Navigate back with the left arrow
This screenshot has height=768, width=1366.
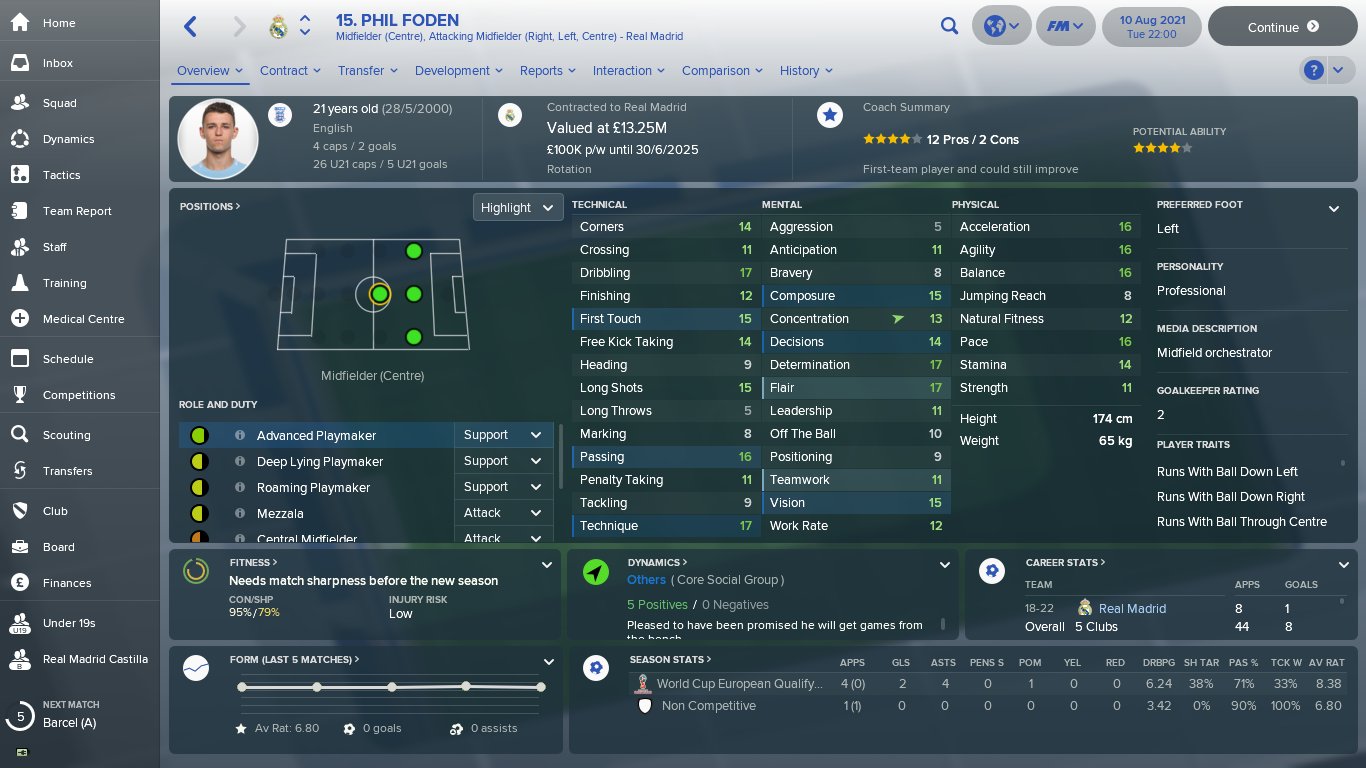pyautogui.click(x=191, y=27)
